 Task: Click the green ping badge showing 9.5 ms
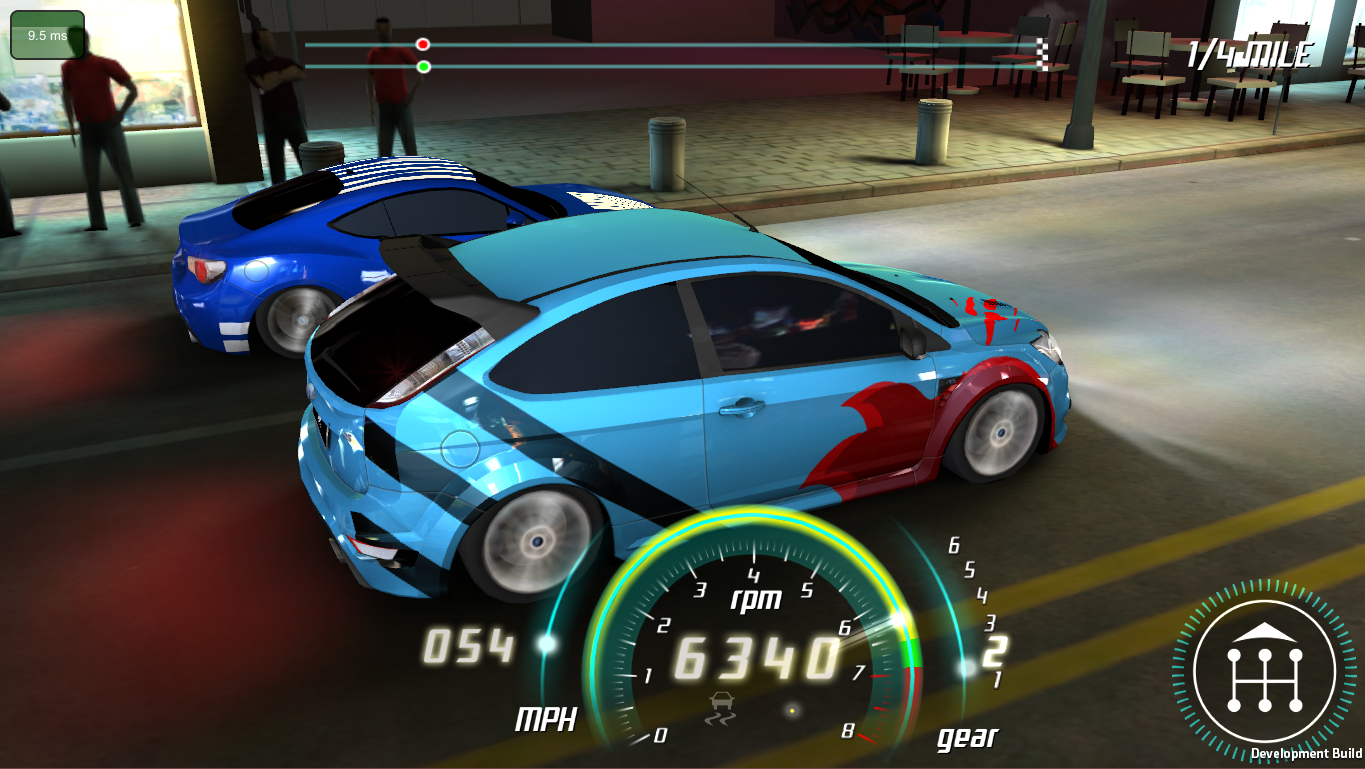coord(45,34)
